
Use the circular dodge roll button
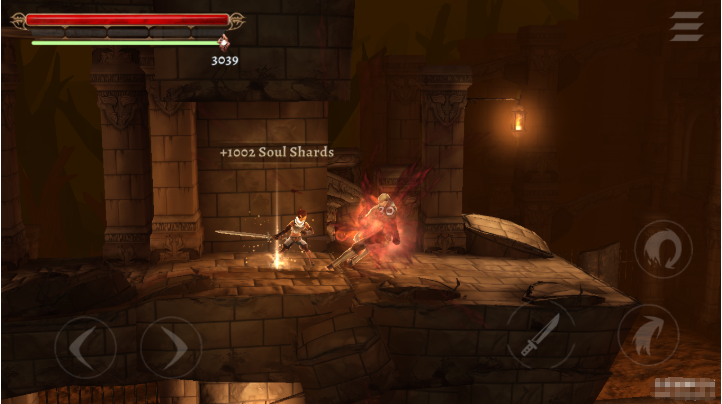click(x=664, y=250)
